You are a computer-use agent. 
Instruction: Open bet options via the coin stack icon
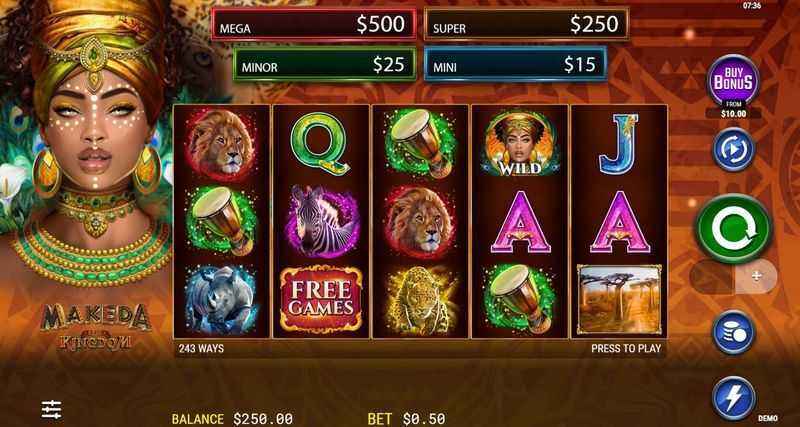733,333
